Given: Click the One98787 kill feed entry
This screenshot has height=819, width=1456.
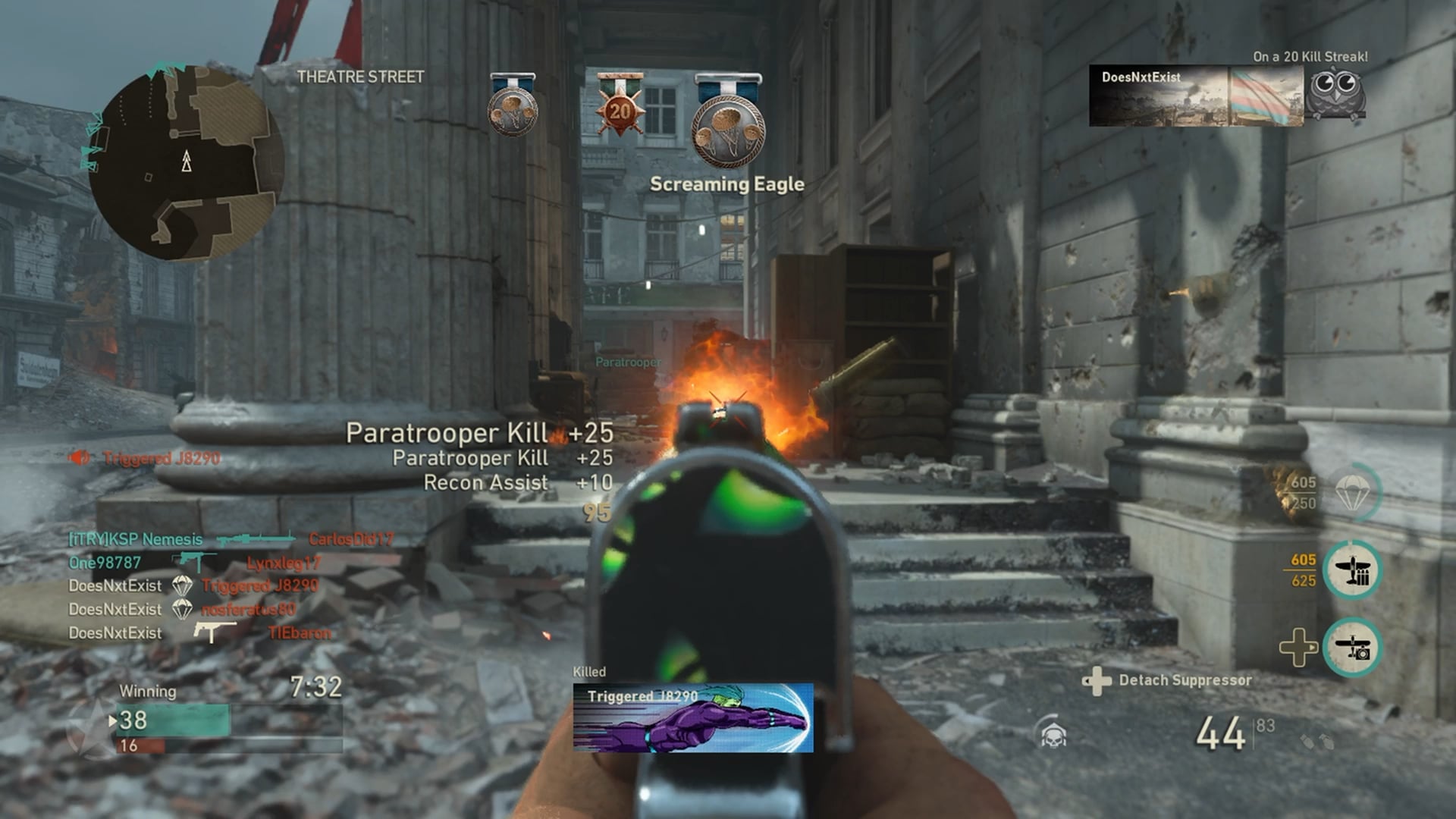Looking at the screenshot, I should pos(194,563).
